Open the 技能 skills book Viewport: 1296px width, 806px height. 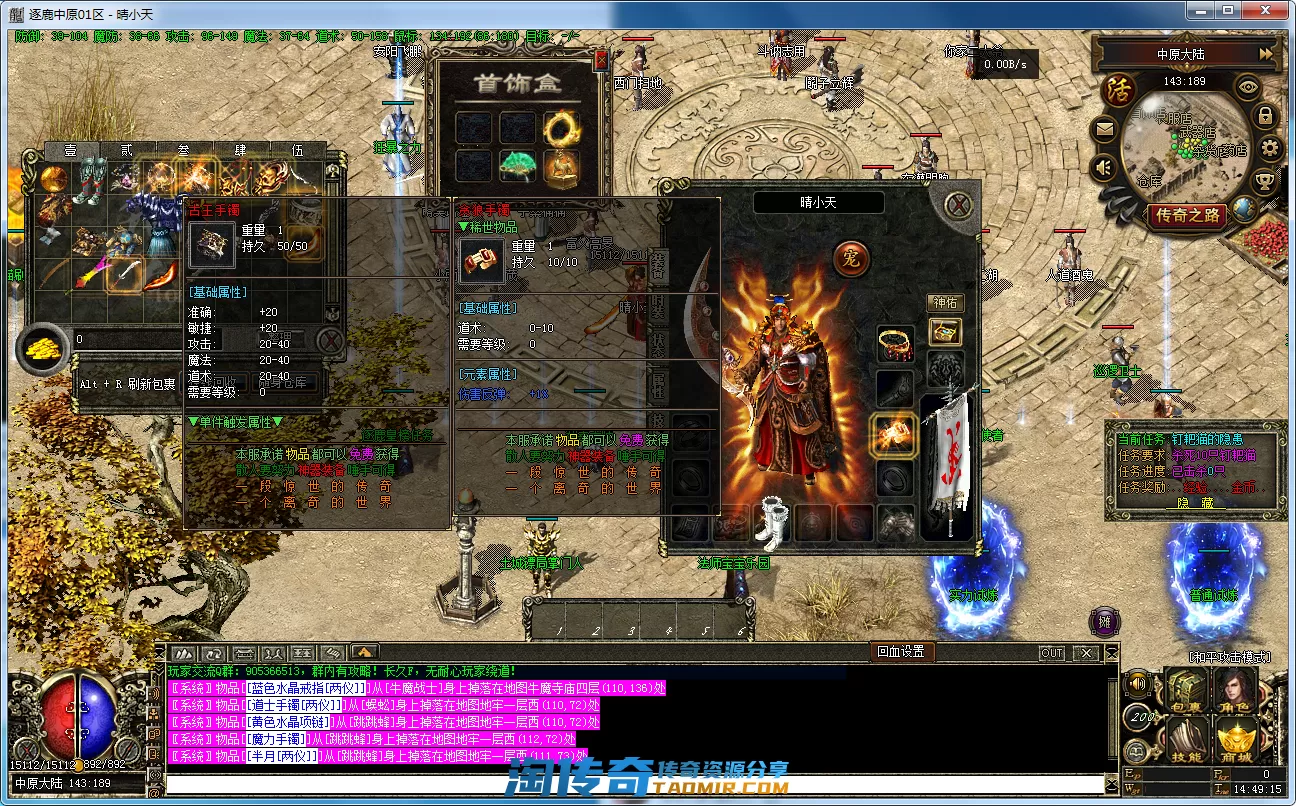click(x=1186, y=740)
